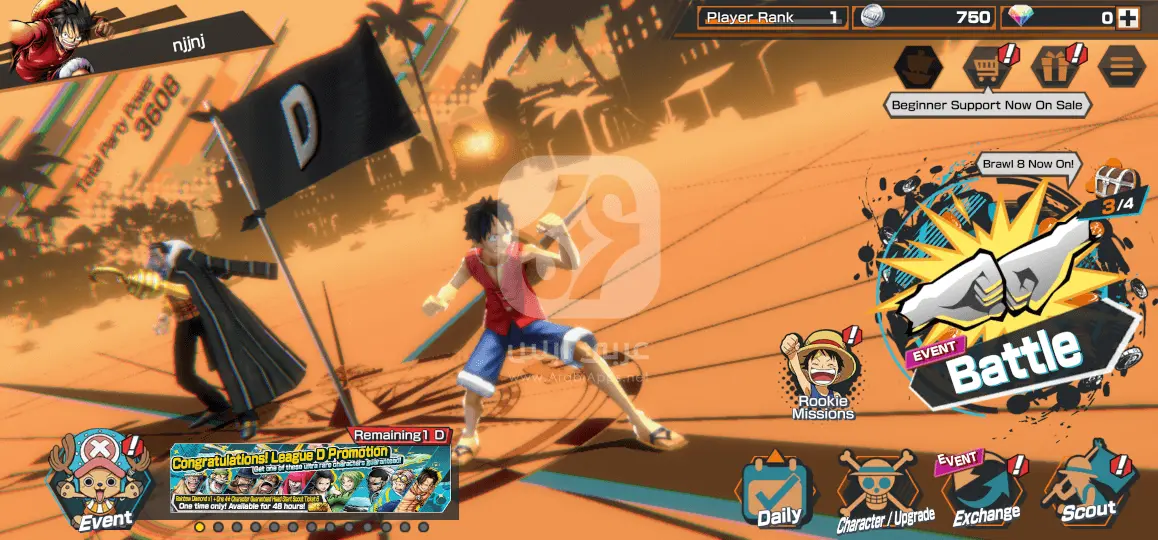Open the treasure chest rewards counter
The height and width of the screenshot is (540, 1158).
pyautogui.click(x=1113, y=187)
